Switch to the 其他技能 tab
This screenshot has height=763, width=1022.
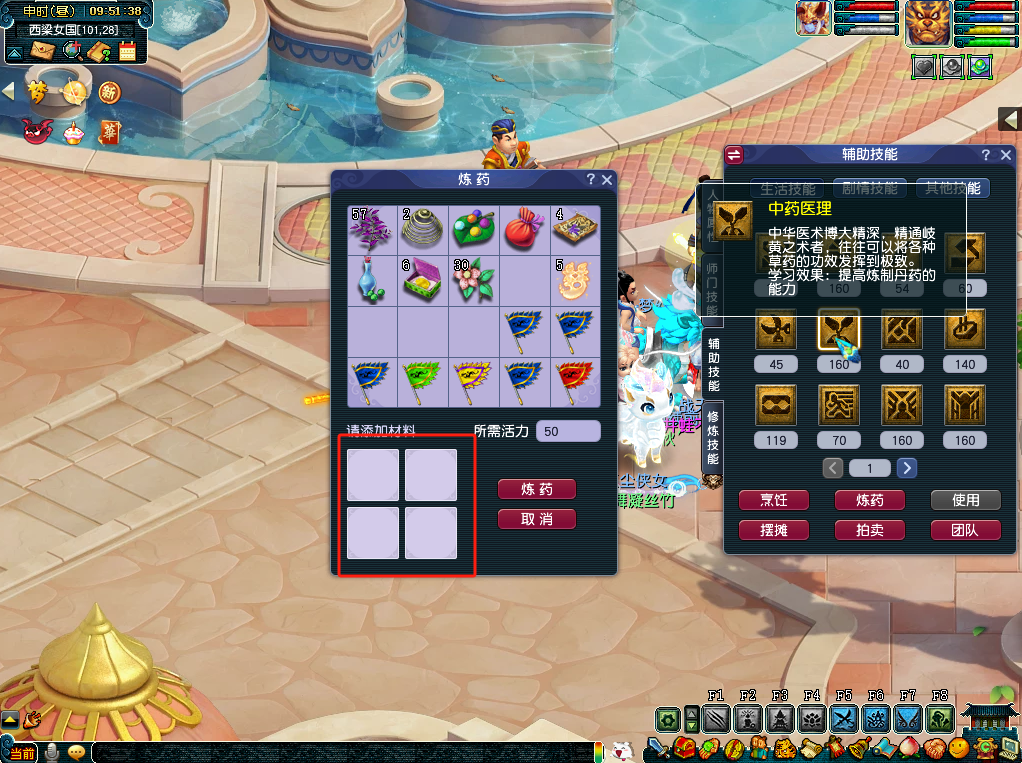click(x=953, y=188)
